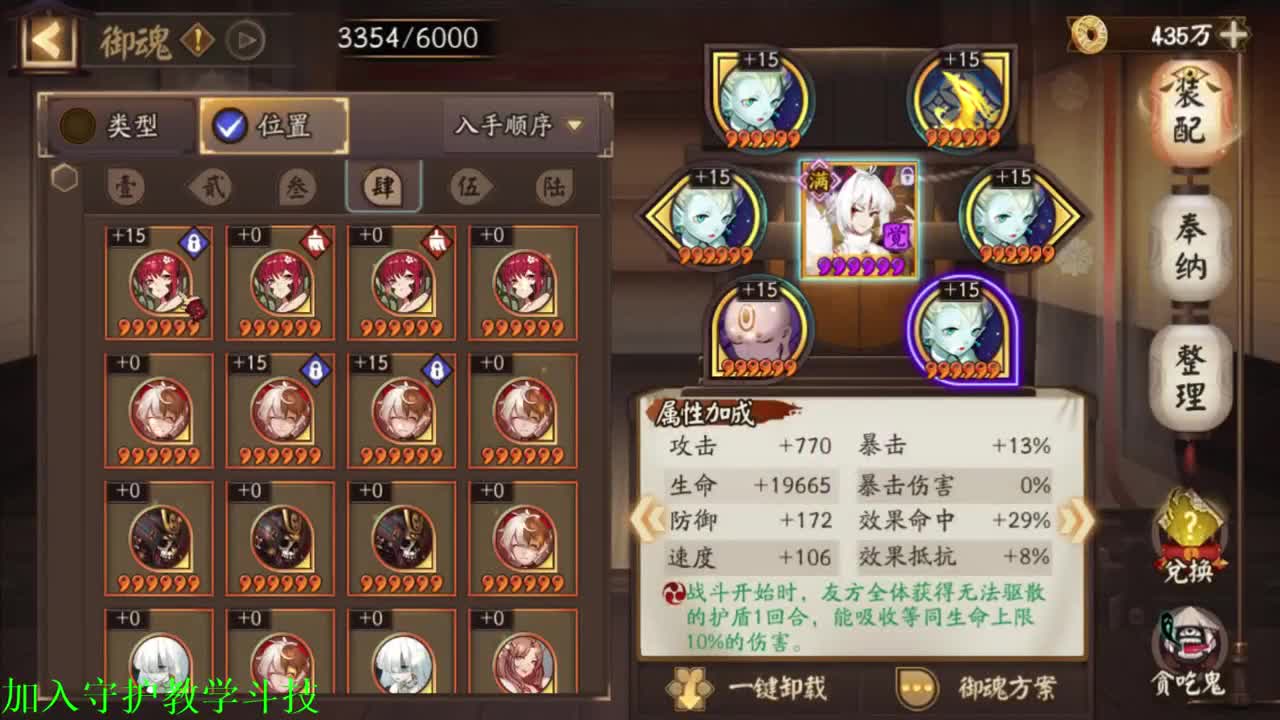Open the 入手顺序 sort order dropdown
Screen dimensions: 1280x720
point(516,126)
